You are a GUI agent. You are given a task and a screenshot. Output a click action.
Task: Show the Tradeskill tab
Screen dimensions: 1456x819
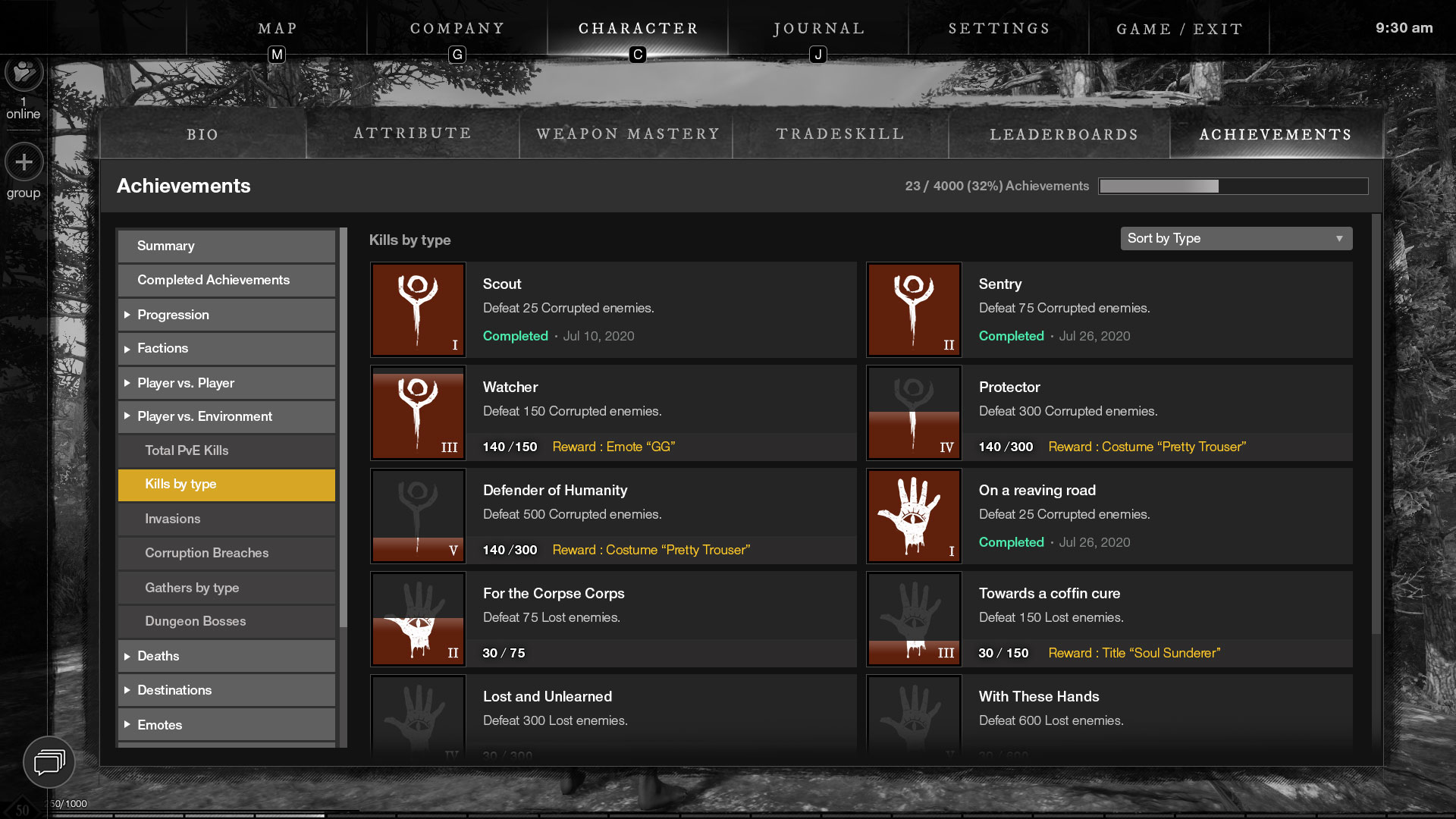[x=840, y=134]
